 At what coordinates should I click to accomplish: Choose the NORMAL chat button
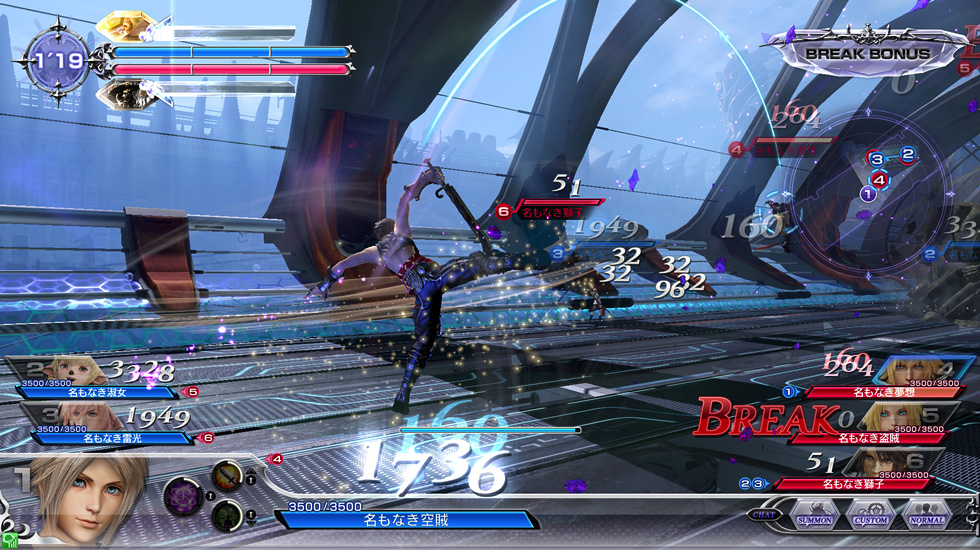click(926, 516)
